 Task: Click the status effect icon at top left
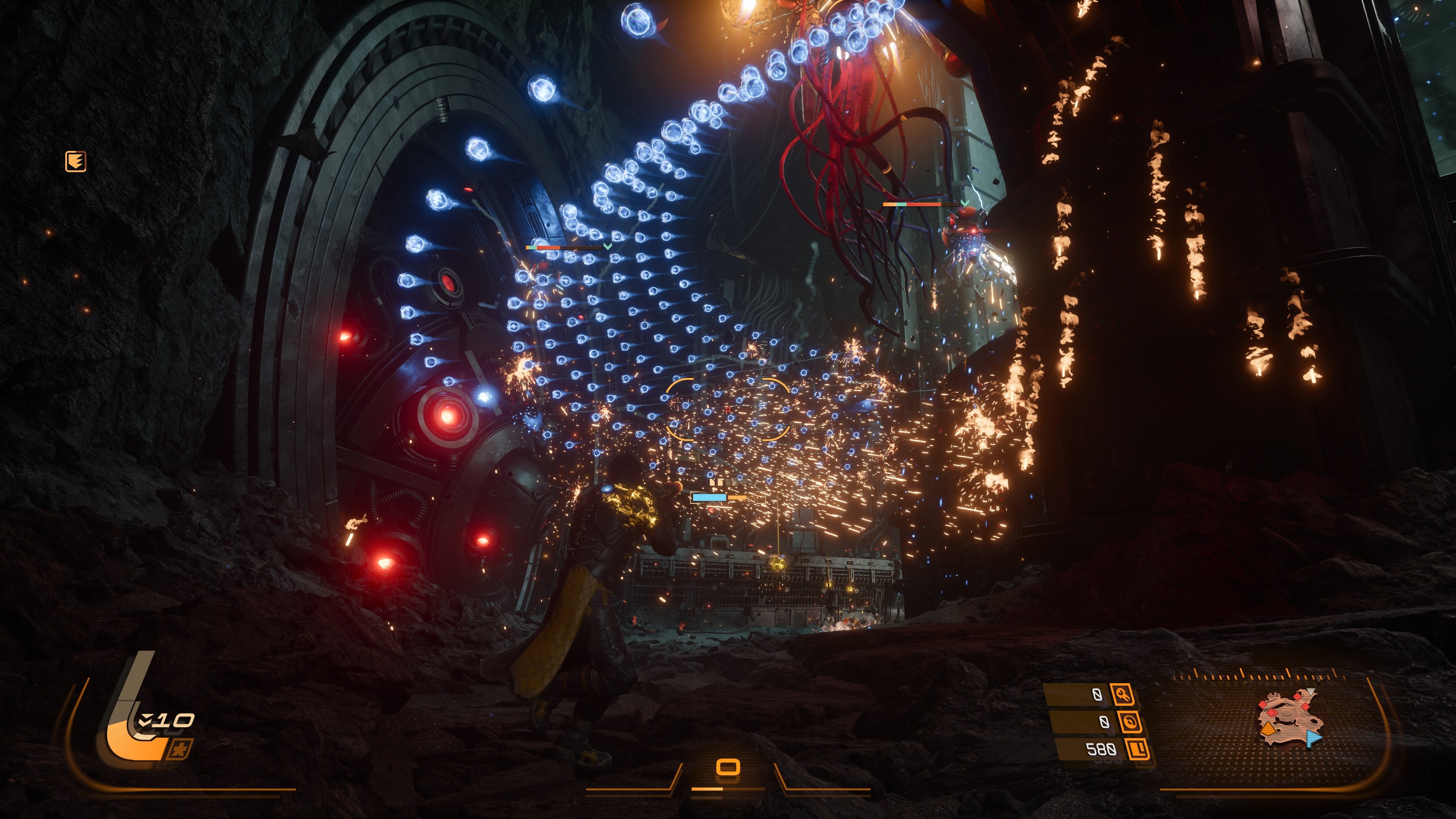pos(76,162)
